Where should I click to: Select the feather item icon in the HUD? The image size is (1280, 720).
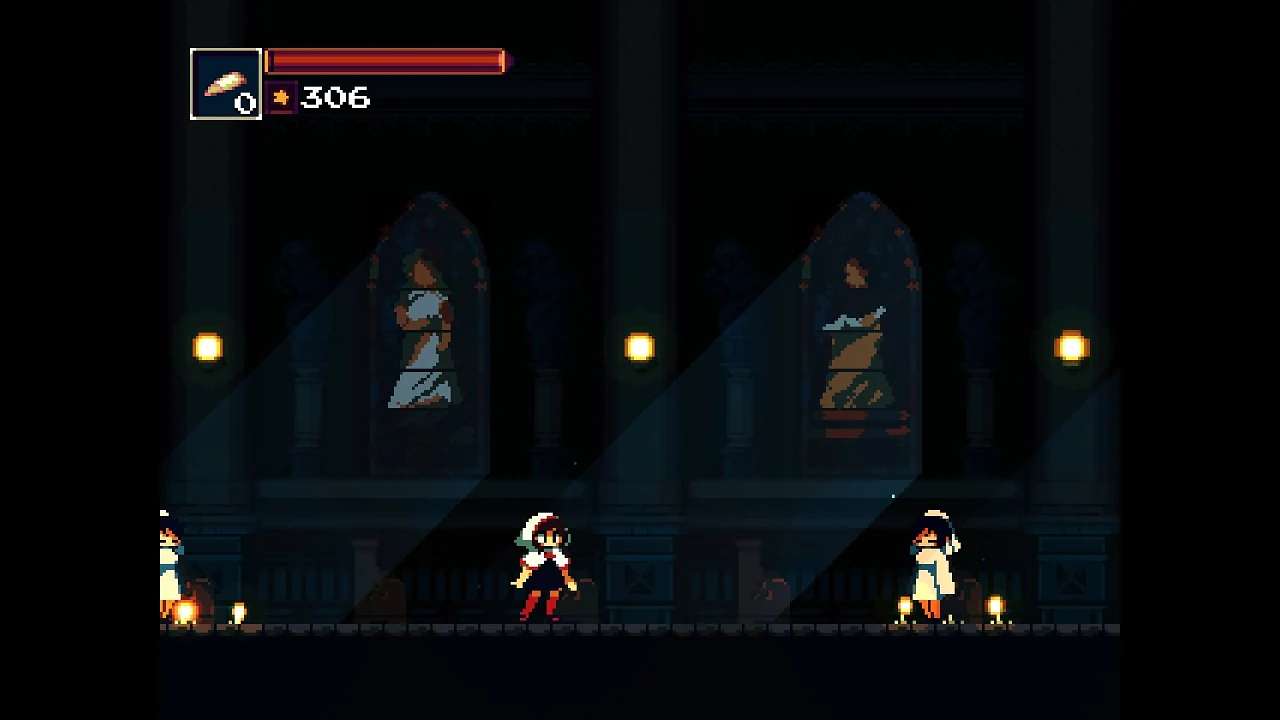pyautogui.click(x=225, y=84)
